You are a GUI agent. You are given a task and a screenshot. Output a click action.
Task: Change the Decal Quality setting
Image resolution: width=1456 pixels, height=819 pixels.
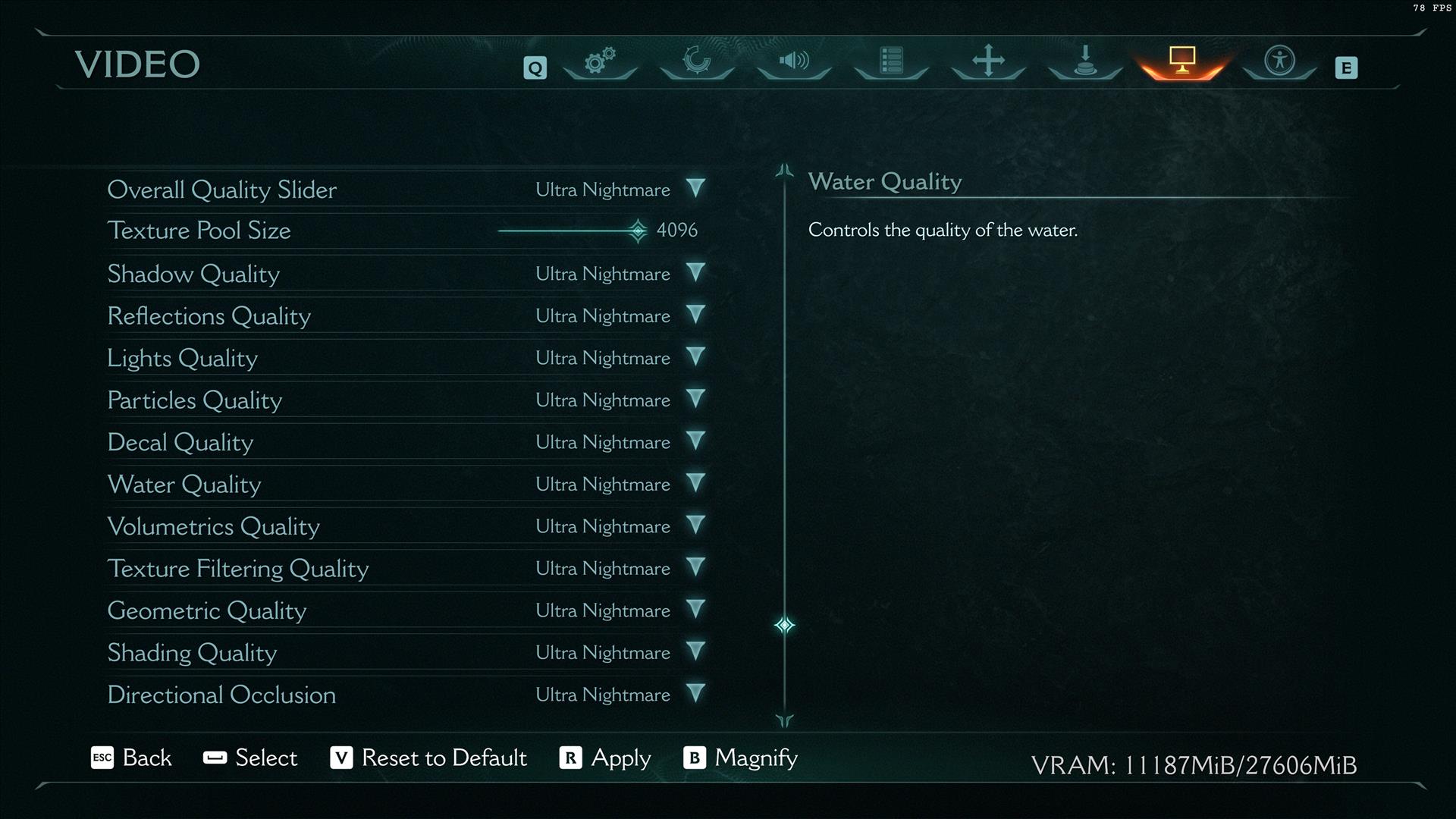coord(695,441)
